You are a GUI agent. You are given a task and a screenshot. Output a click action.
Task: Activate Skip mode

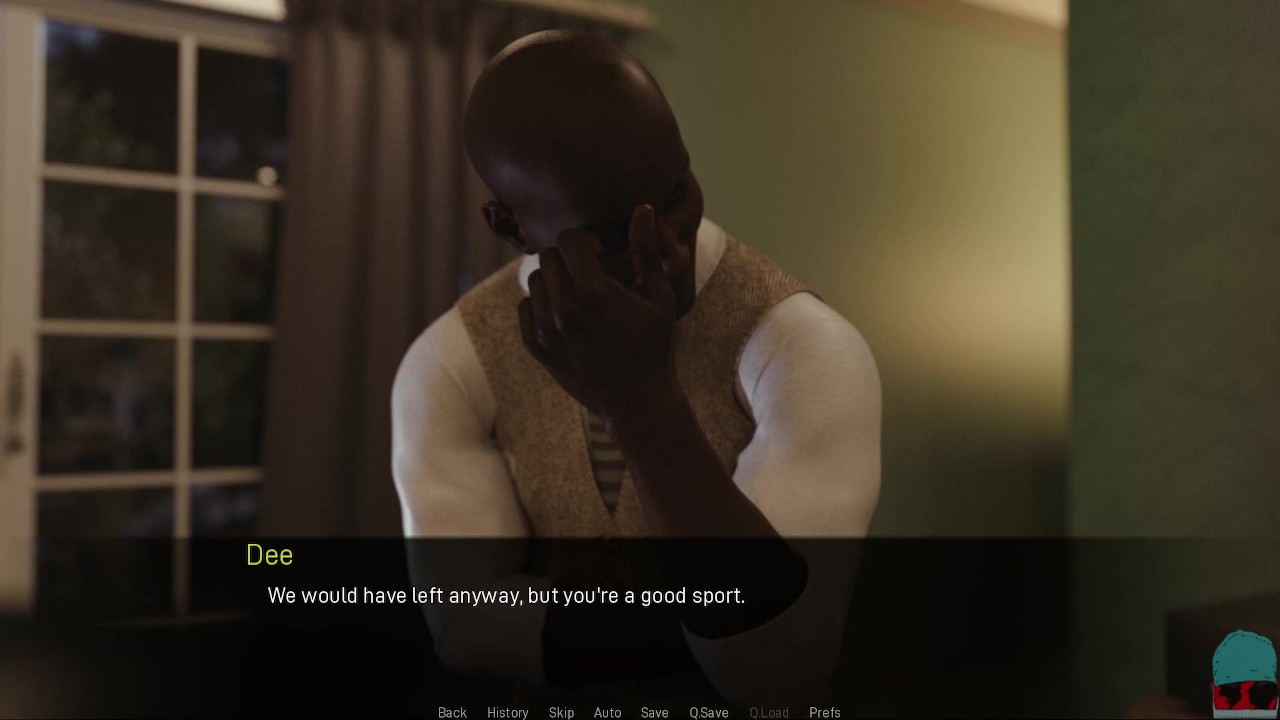(561, 712)
